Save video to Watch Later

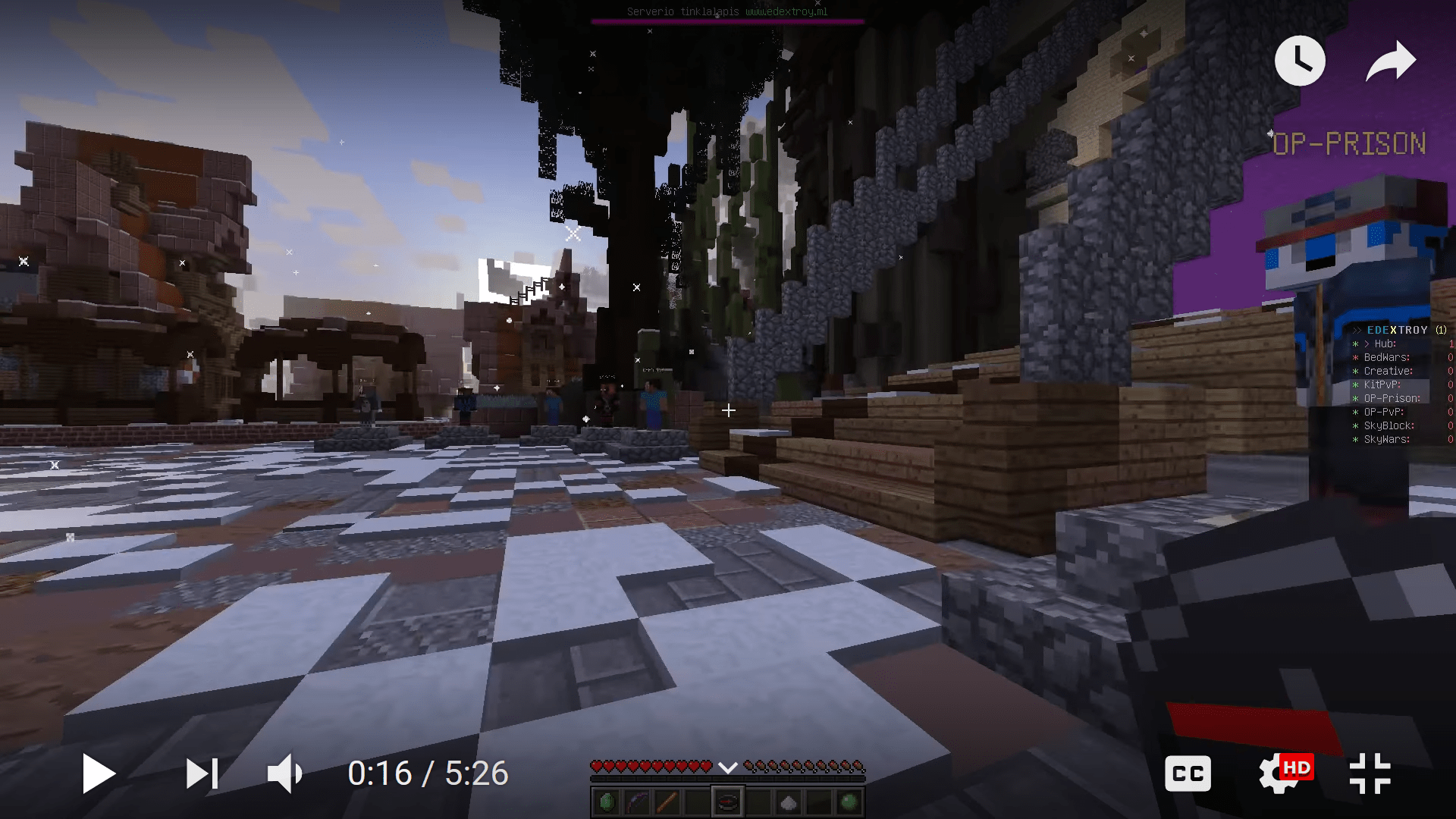[1300, 60]
